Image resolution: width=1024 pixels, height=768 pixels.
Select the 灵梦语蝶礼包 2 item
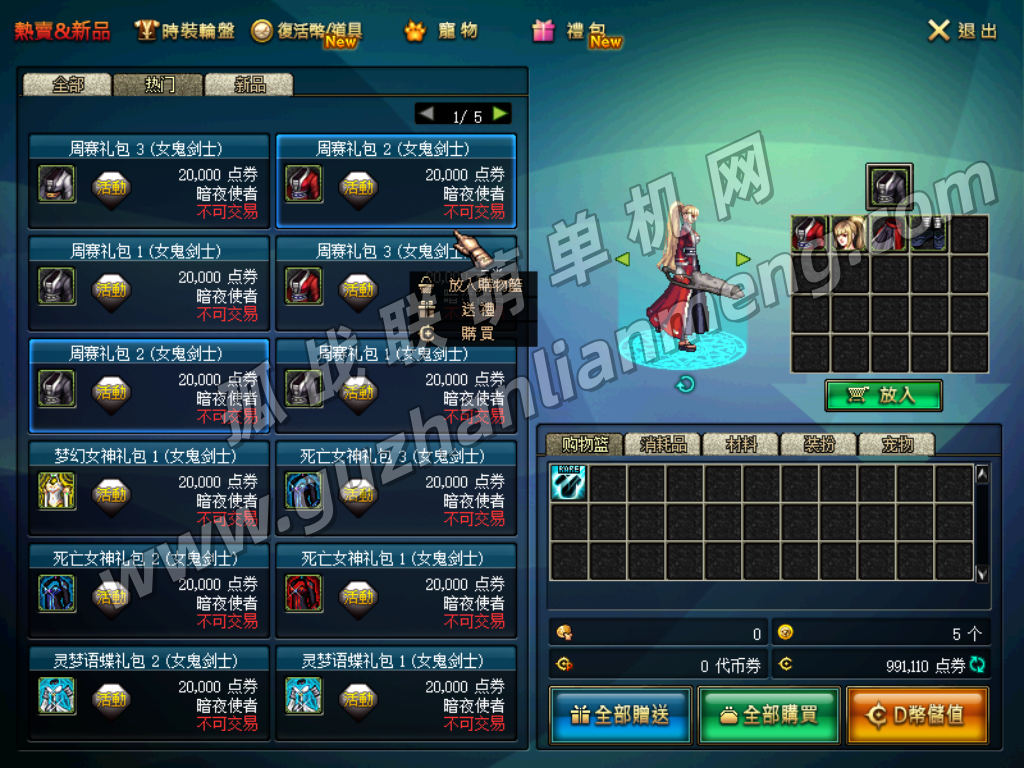pyautogui.click(x=148, y=694)
